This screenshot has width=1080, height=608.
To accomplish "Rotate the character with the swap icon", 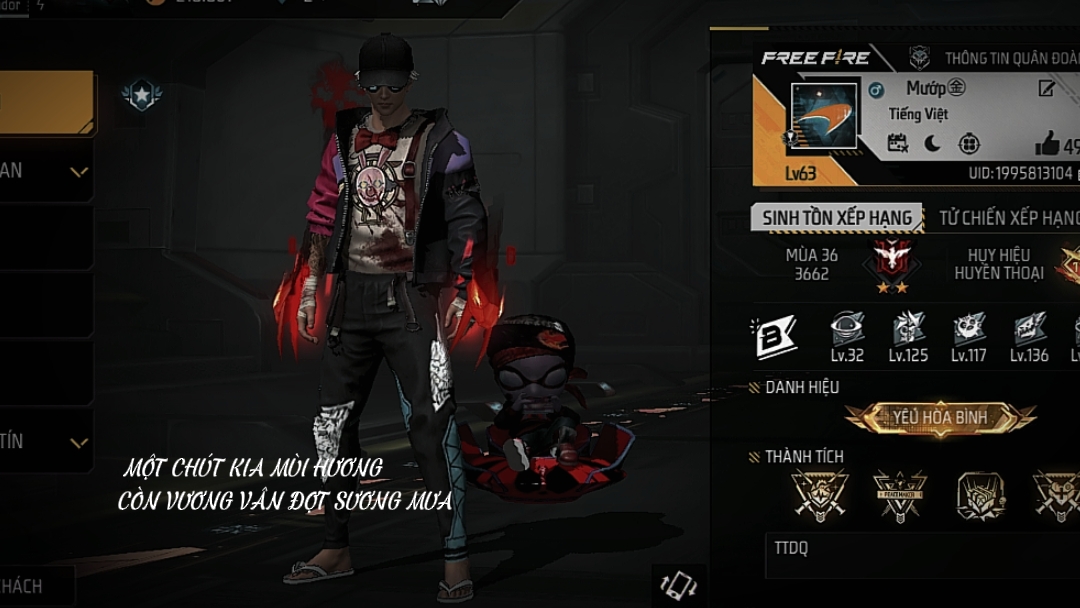I will (679, 584).
